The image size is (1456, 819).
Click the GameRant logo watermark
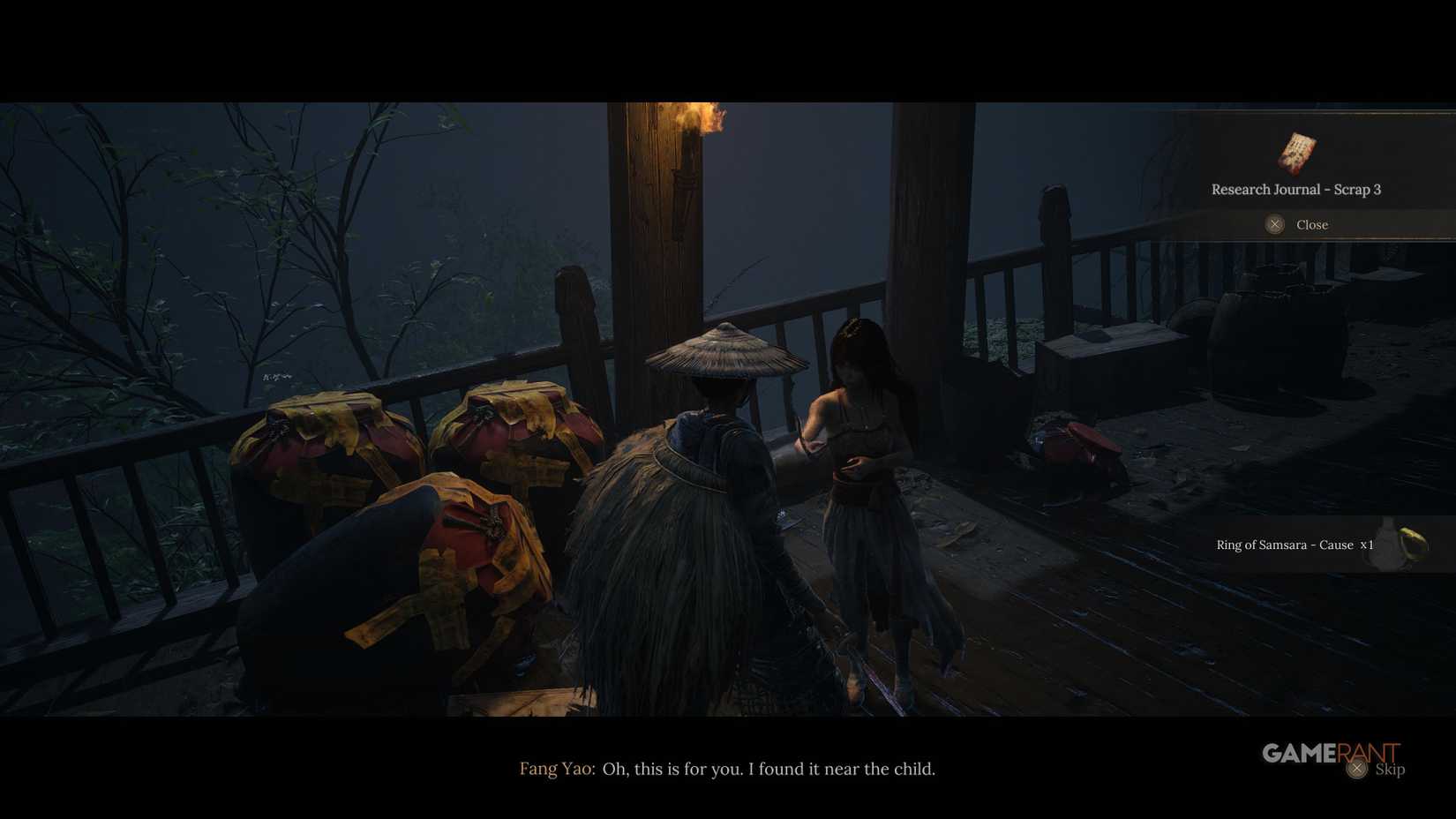click(x=1329, y=753)
